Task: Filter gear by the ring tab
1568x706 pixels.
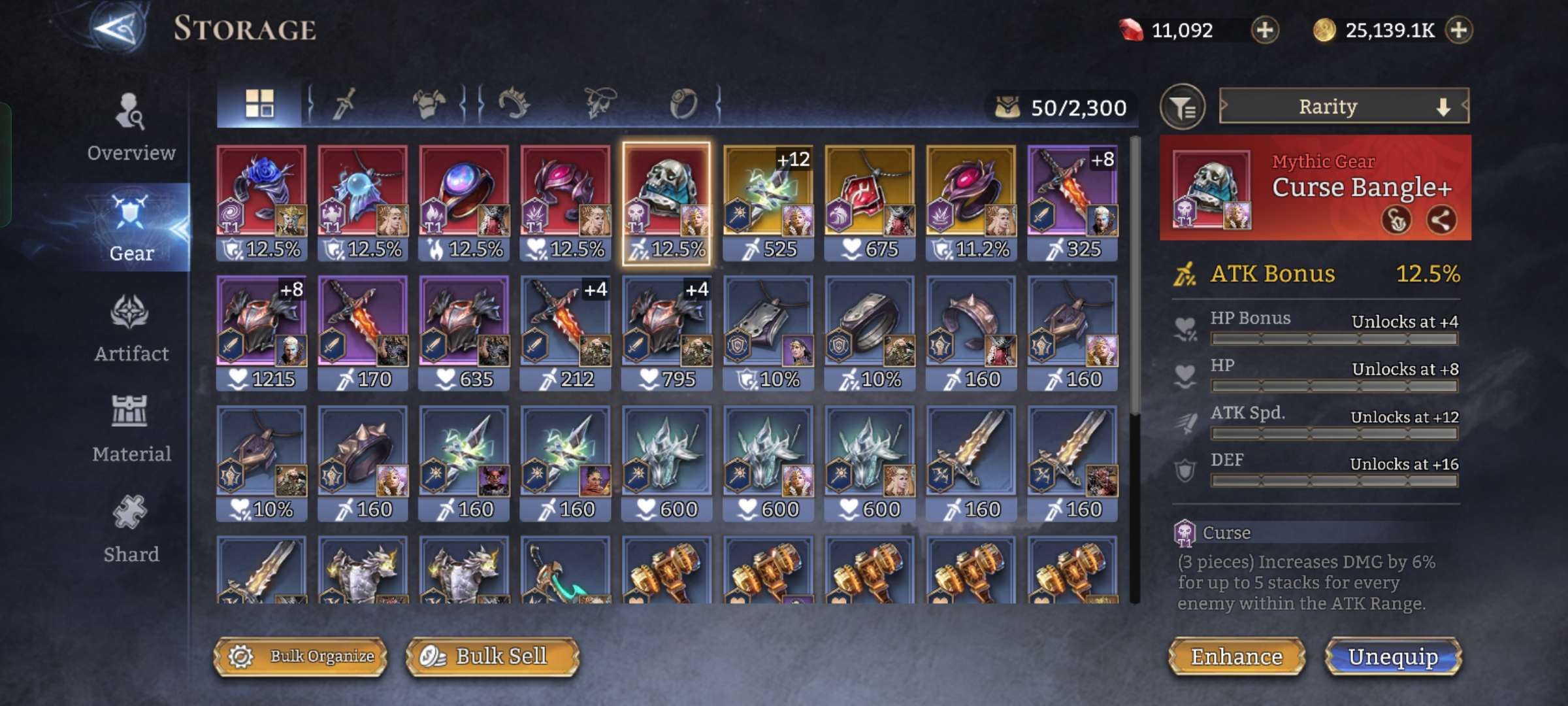Action: click(683, 104)
